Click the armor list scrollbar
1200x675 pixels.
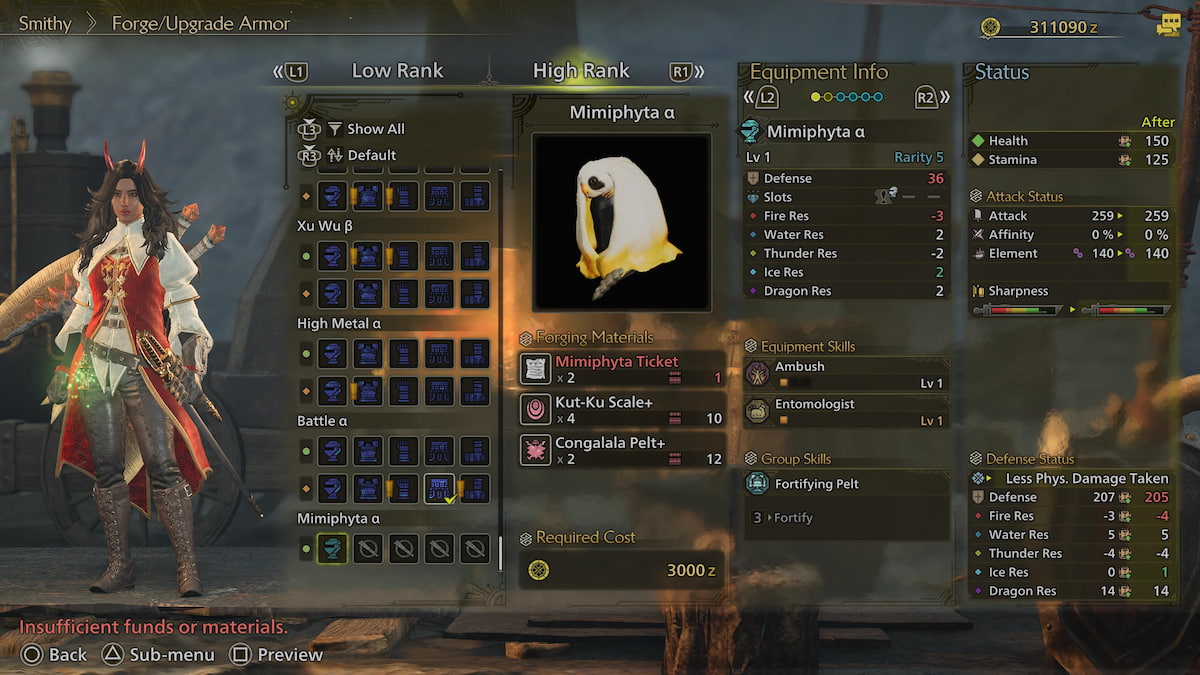pyautogui.click(x=500, y=370)
